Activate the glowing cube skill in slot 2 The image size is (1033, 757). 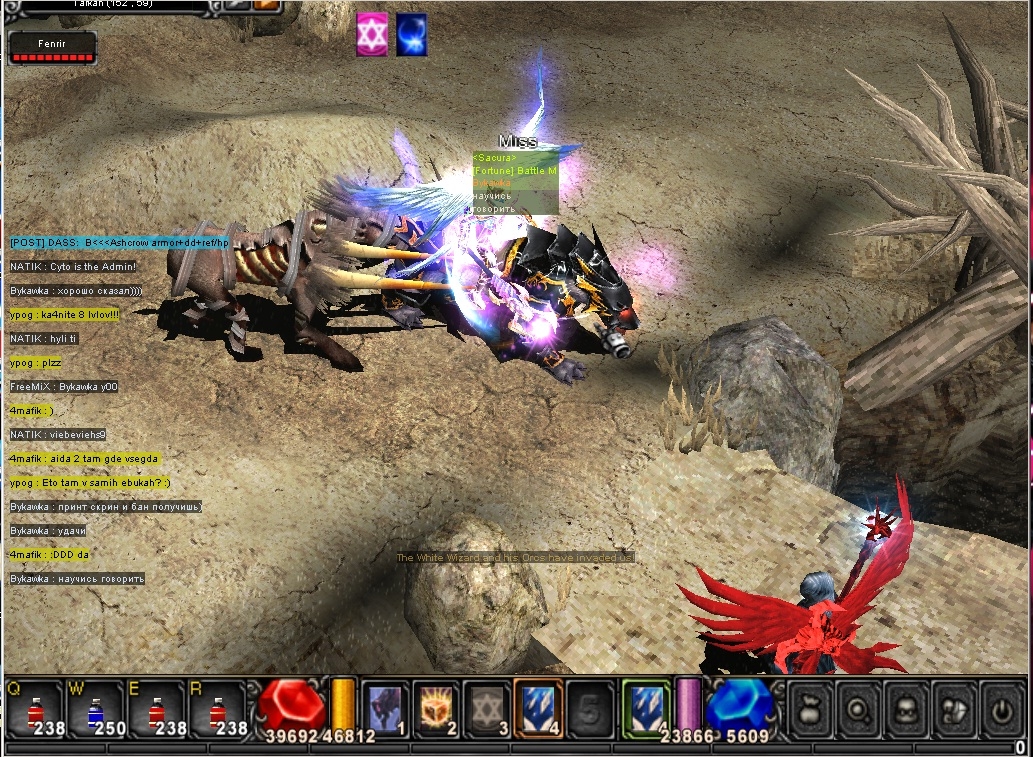tap(437, 709)
